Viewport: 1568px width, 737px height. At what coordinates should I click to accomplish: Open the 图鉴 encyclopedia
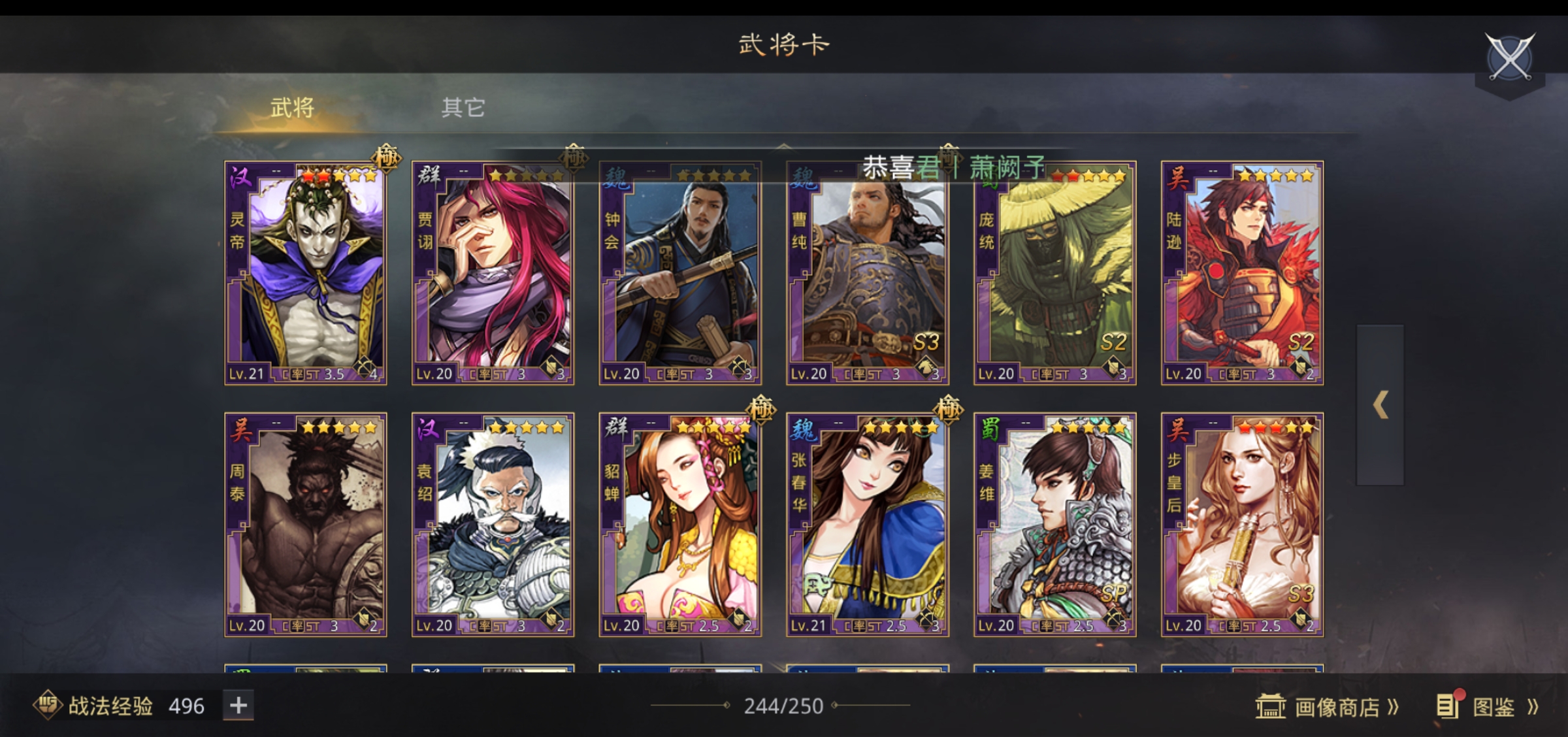[1488, 707]
